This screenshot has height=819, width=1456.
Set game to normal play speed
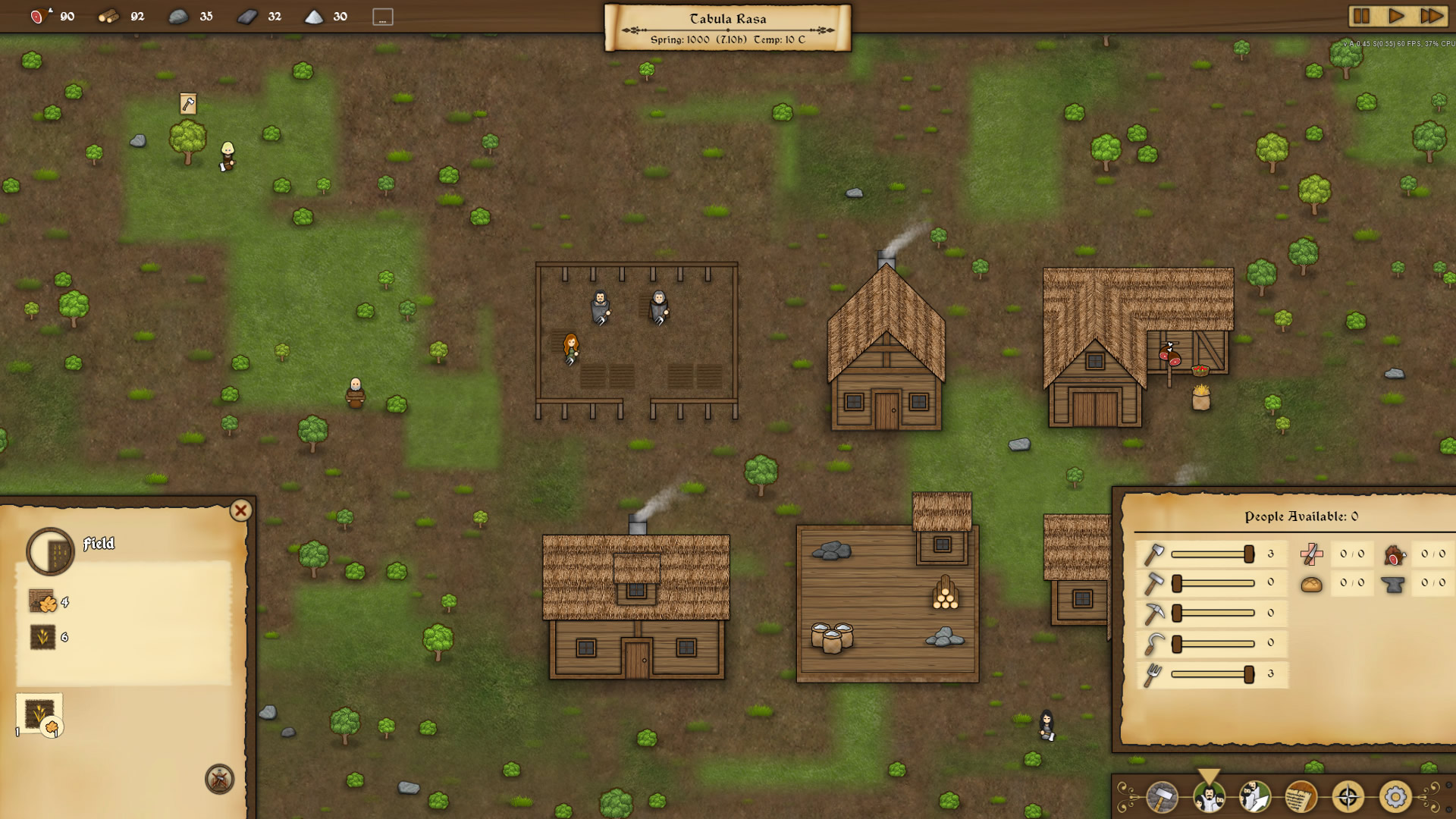pyautogui.click(x=1396, y=16)
